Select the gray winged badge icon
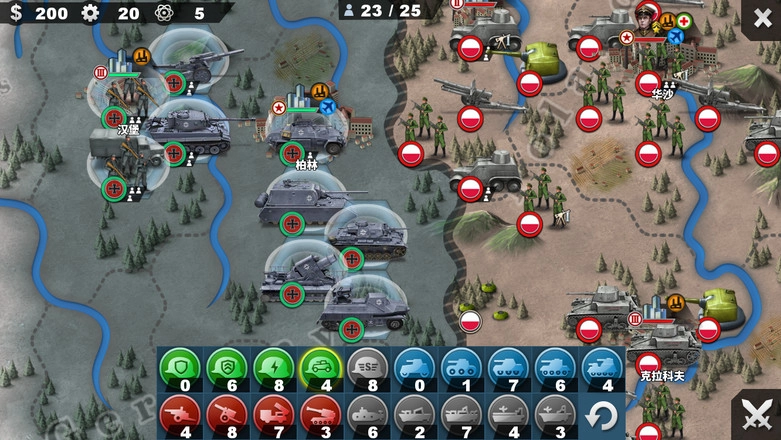Screen dimensions: 781x440 367,366
